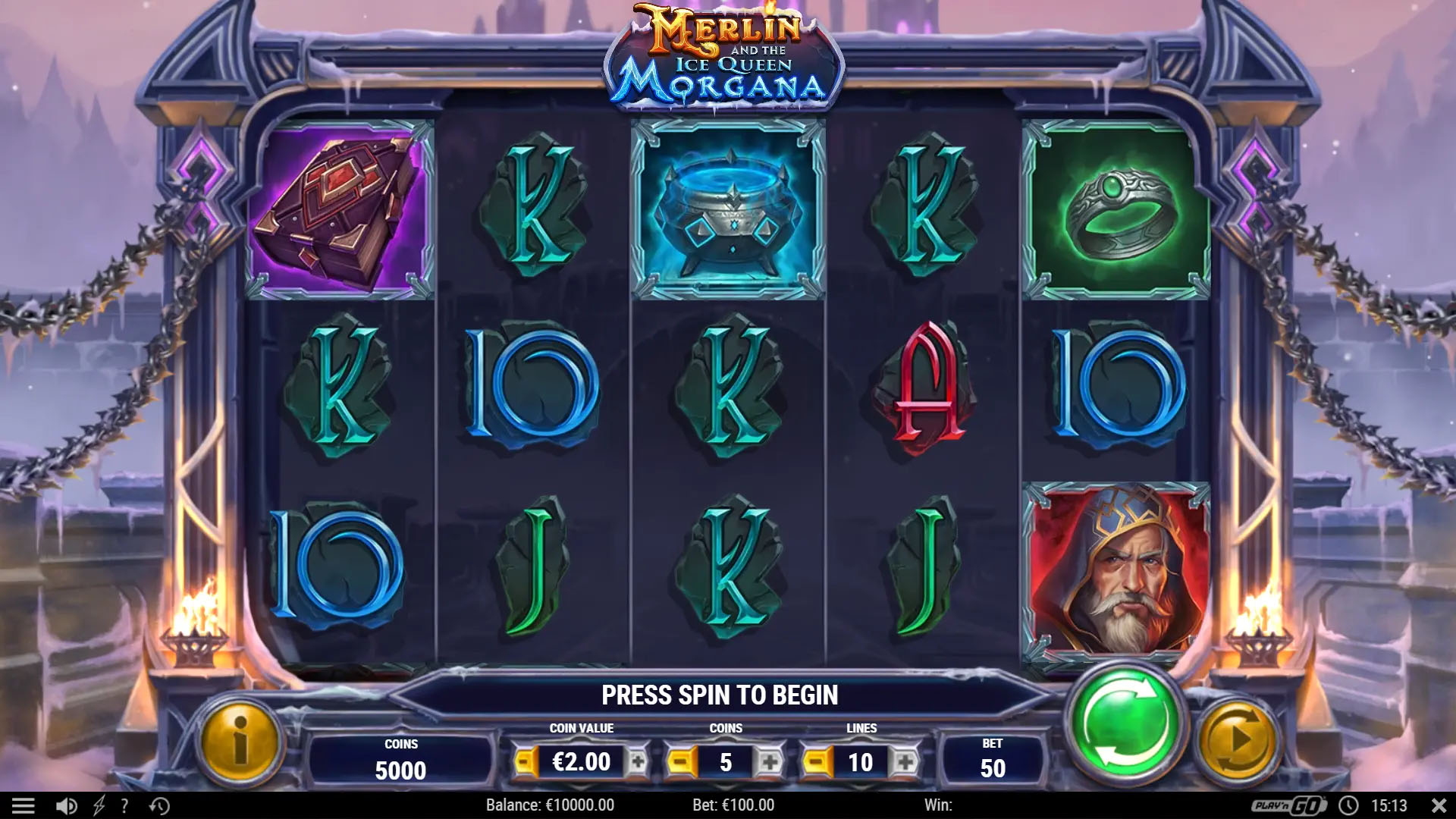Decrease coin value with the minus button
Screen dimensions: 1456x819
pyautogui.click(x=526, y=761)
